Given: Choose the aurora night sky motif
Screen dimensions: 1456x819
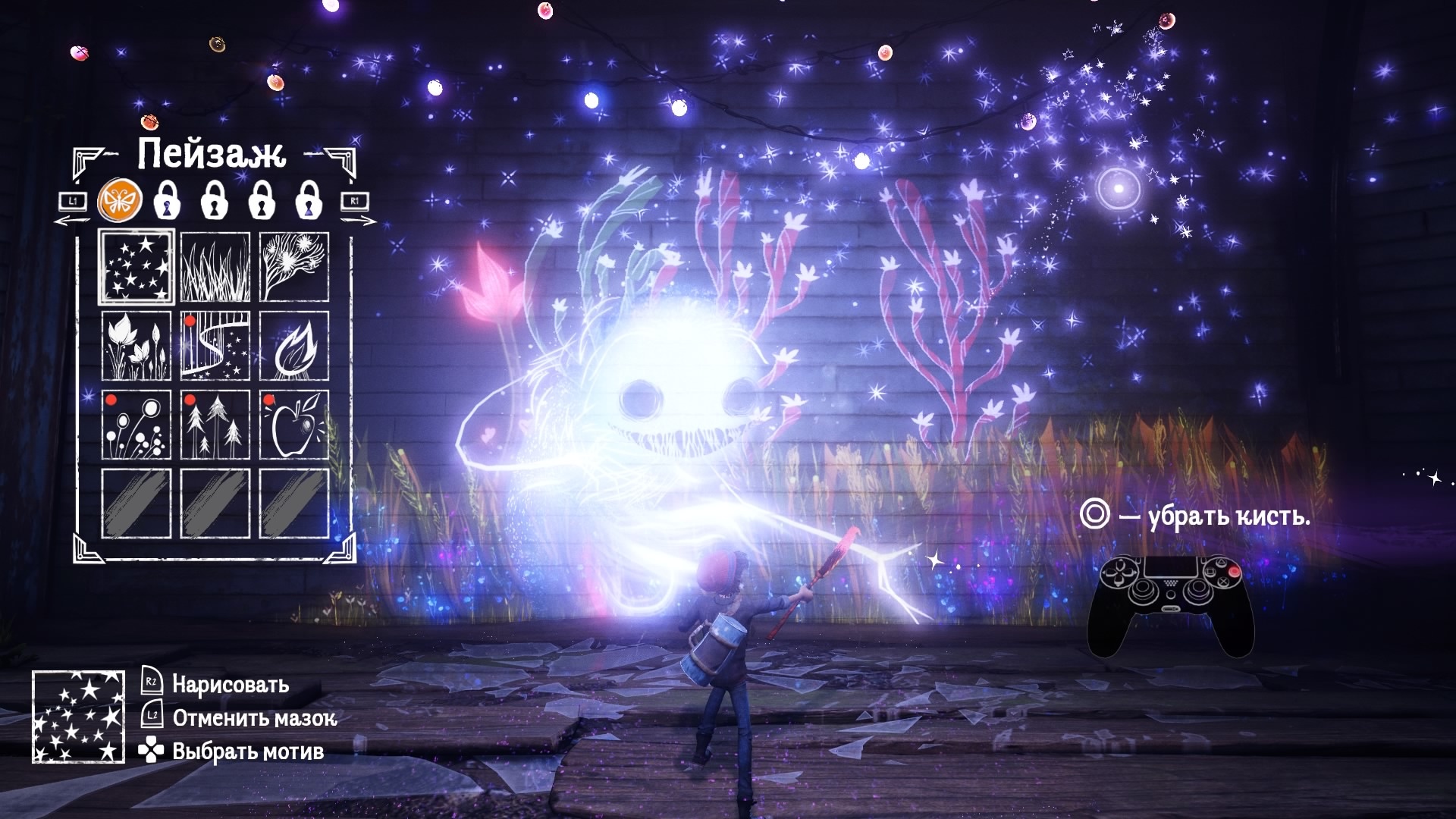Looking at the screenshot, I should pyautogui.click(x=215, y=346).
